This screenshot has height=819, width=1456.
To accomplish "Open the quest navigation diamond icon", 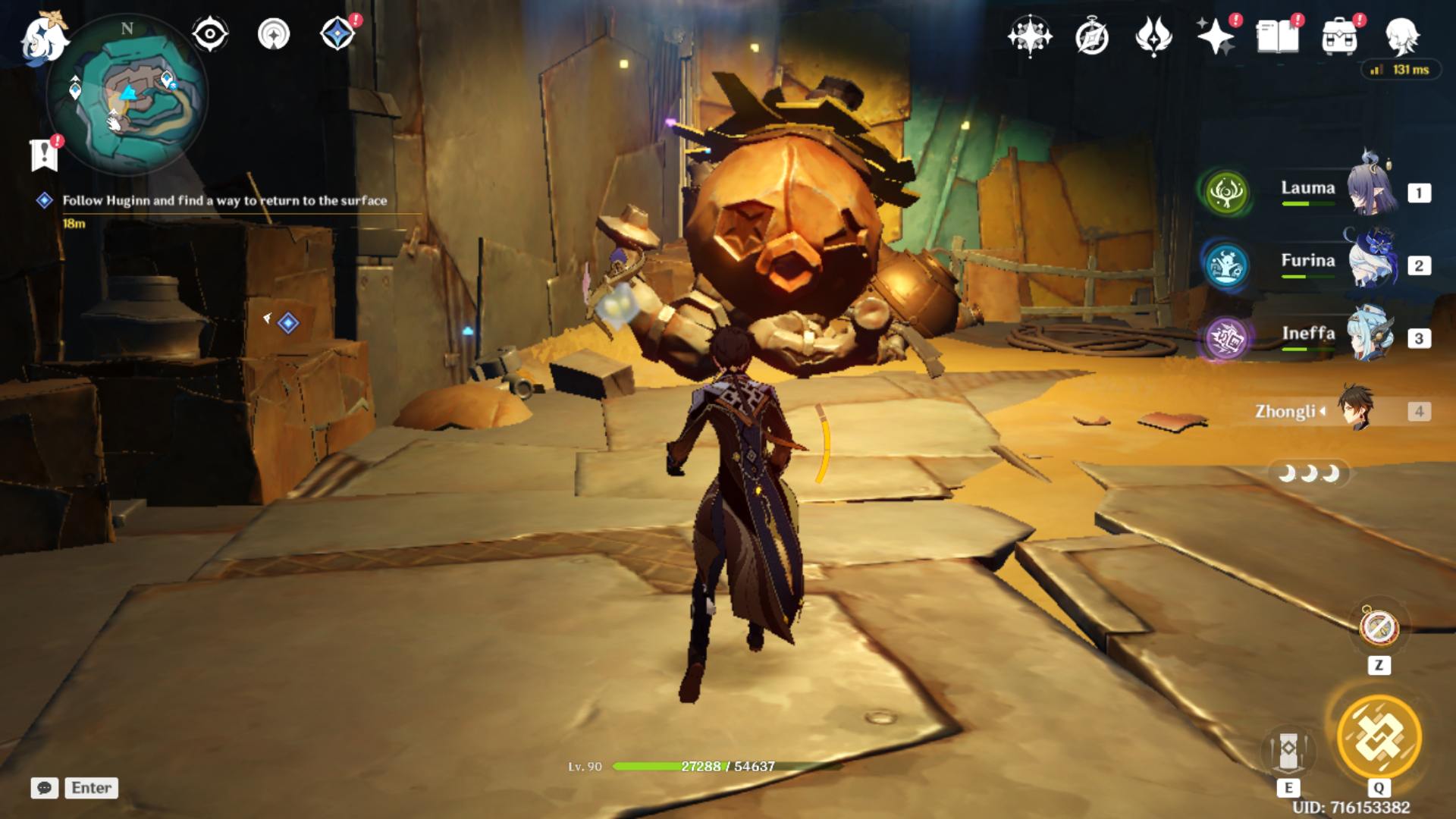I will point(337,34).
